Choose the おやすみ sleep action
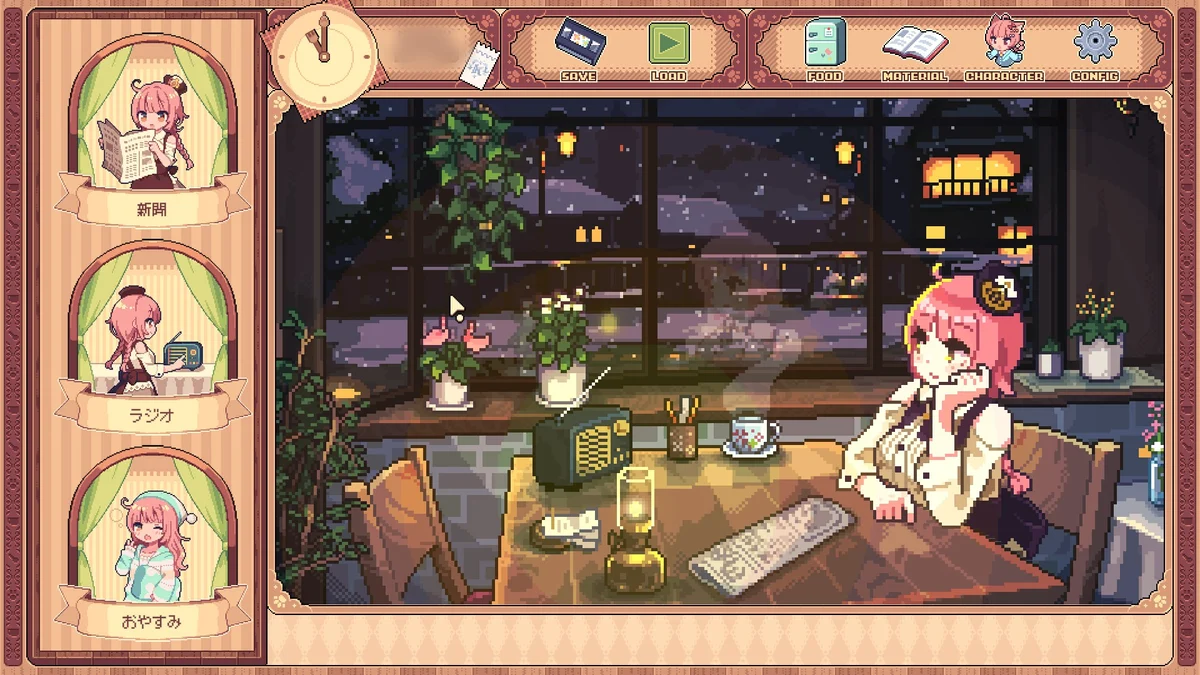 click(151, 550)
